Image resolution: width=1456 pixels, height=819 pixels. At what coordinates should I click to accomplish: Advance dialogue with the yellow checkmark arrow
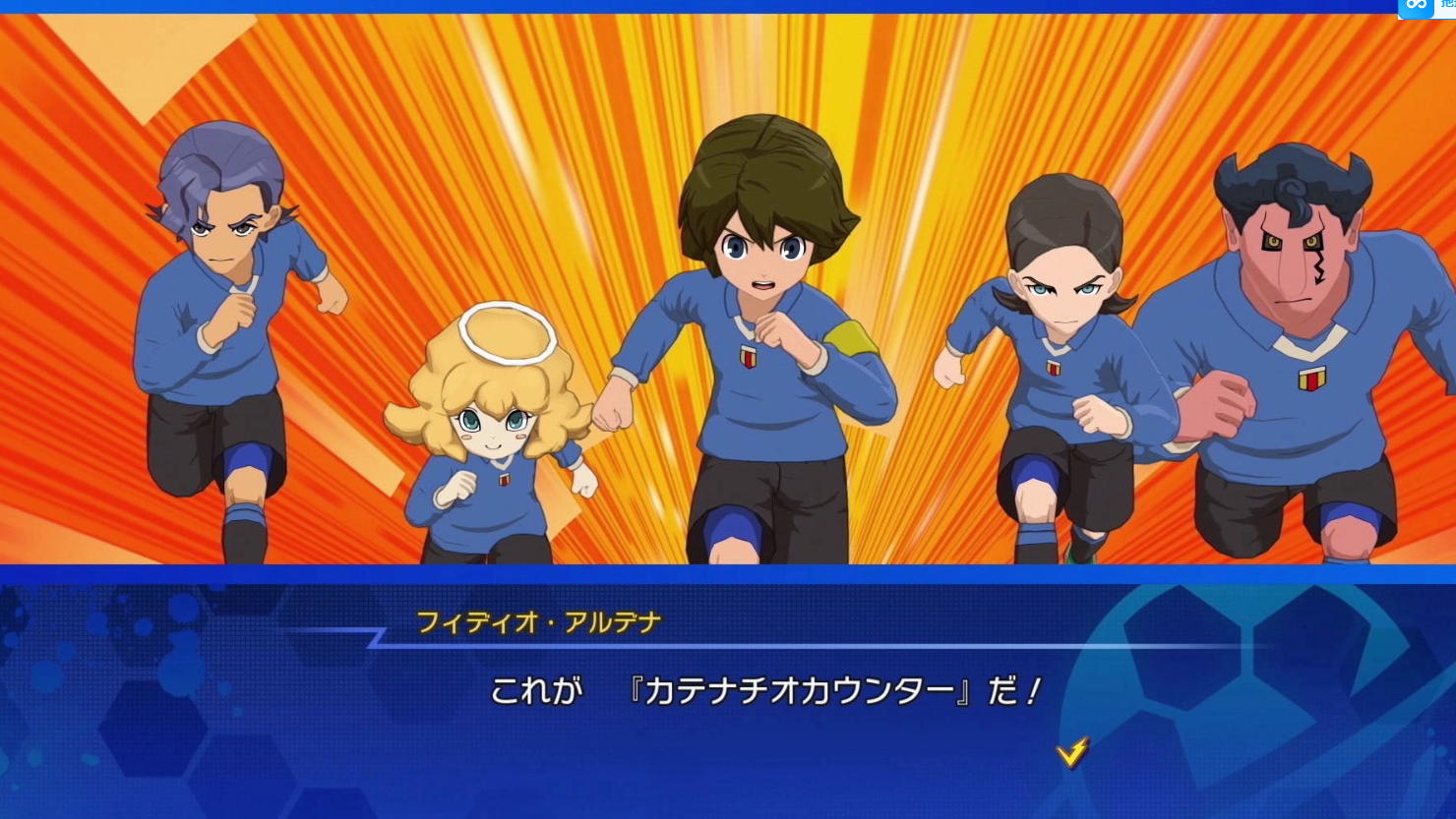click(x=1071, y=752)
